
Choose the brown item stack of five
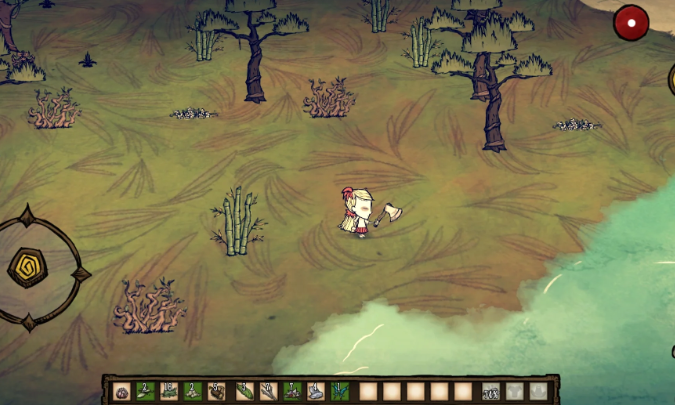click(217, 392)
